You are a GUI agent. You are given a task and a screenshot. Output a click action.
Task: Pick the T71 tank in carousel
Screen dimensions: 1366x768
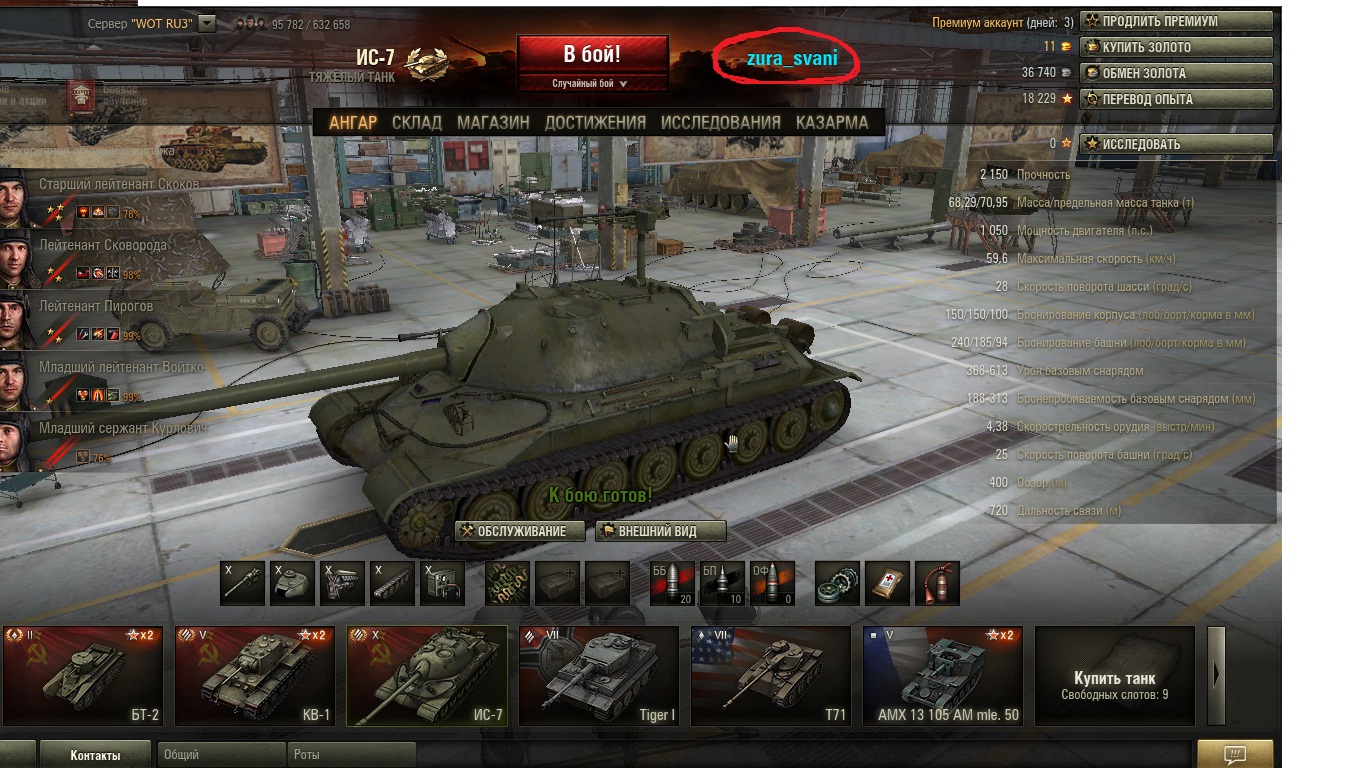click(x=770, y=675)
